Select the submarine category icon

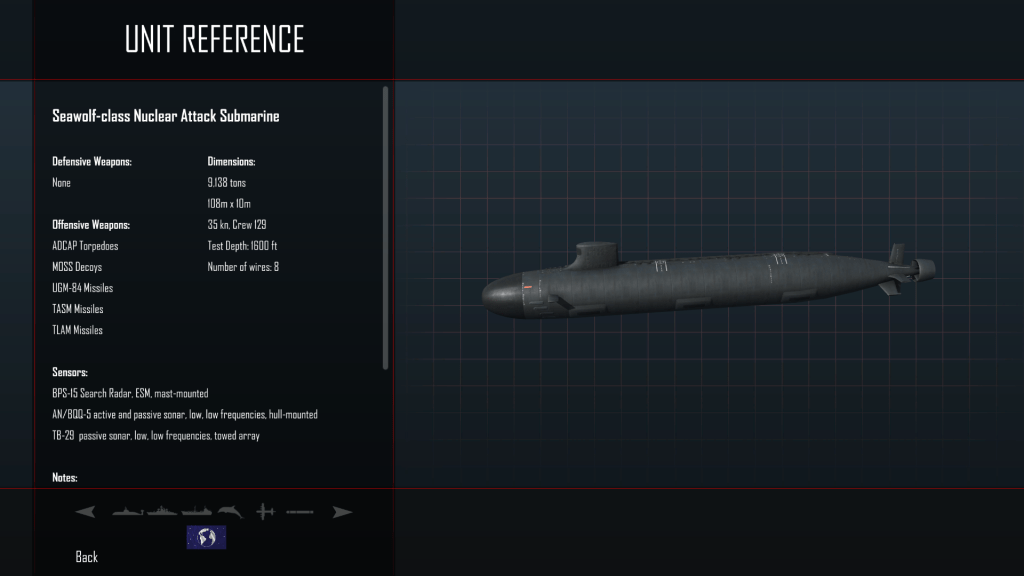coord(128,512)
